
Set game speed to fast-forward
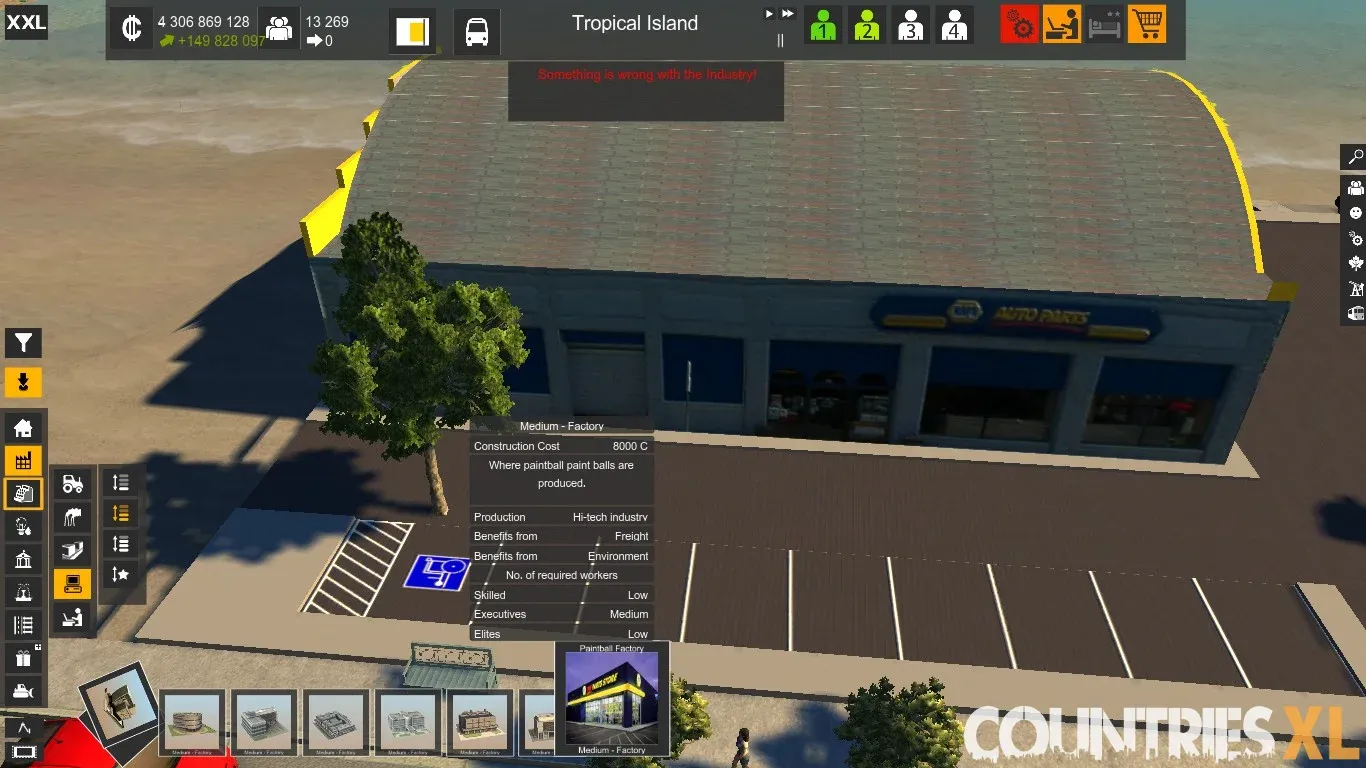788,14
